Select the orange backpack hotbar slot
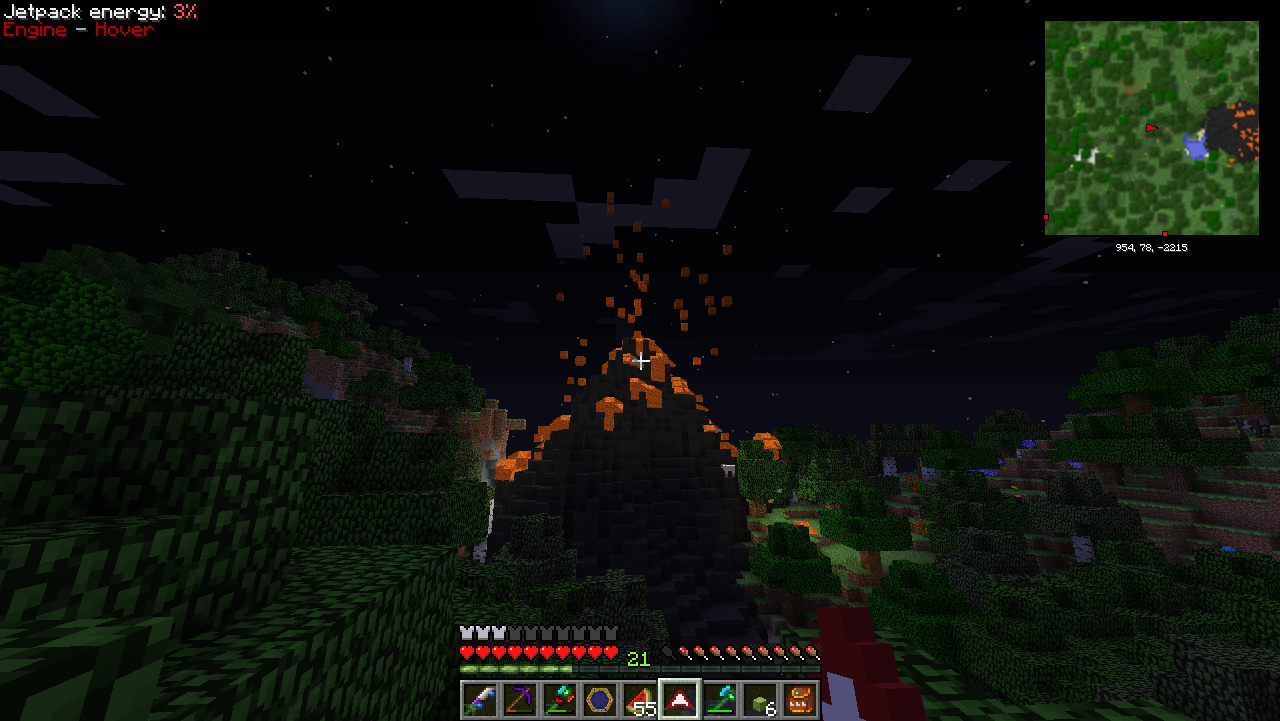 point(800,699)
